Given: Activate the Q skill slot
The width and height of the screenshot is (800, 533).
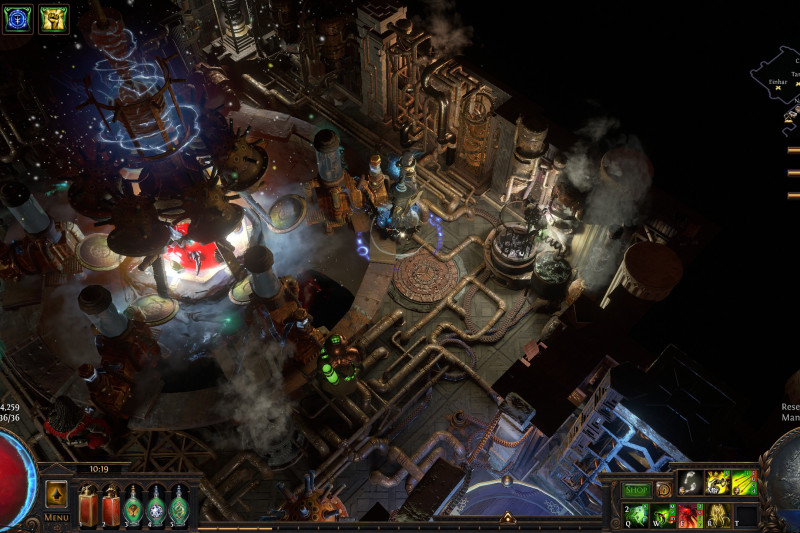Looking at the screenshot, I should coord(636,516).
